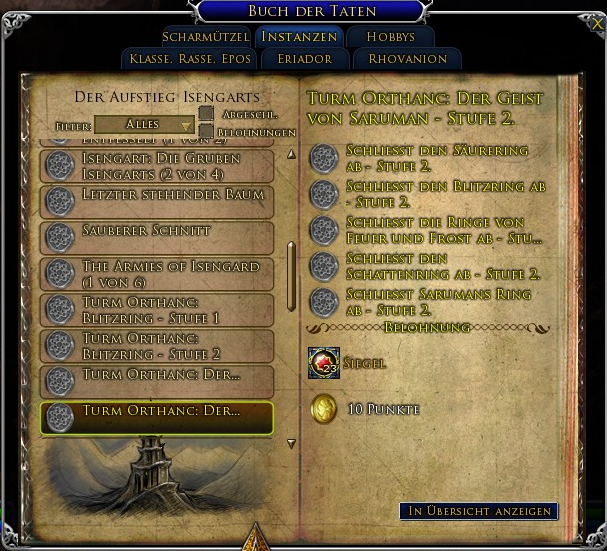Open the Alles filter dropdown
This screenshot has width=607, height=551.
pos(145,125)
